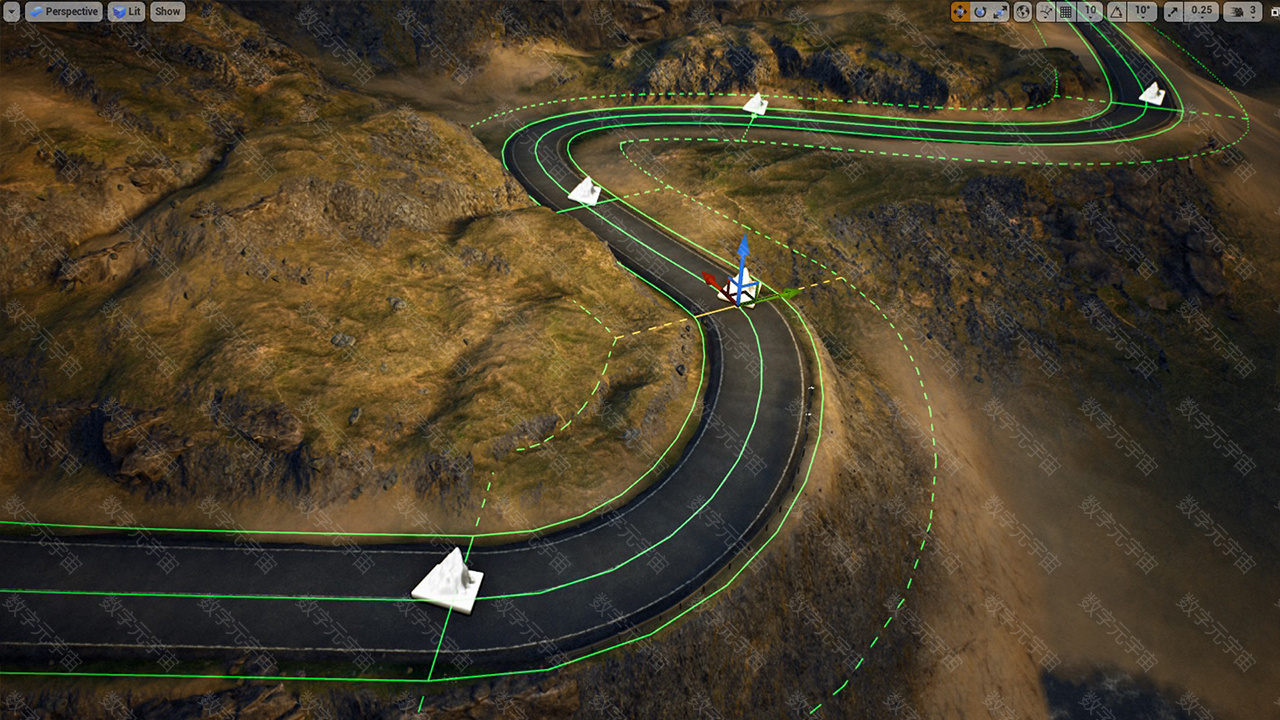1280x720 pixels.
Task: Toggle the world/local coordinate globe icon
Action: tap(1023, 12)
